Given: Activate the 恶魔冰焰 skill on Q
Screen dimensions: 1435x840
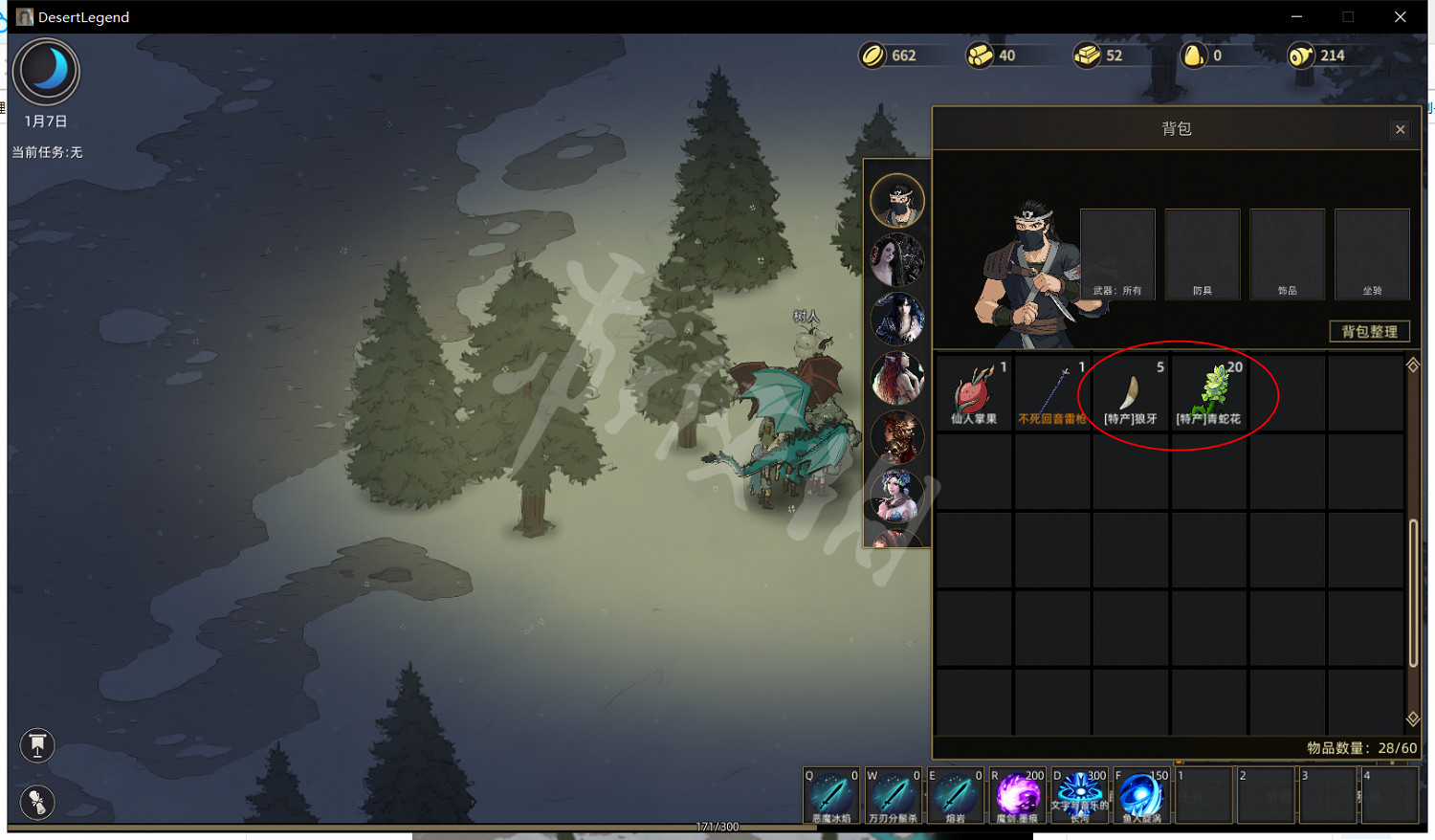Looking at the screenshot, I should pyautogui.click(x=831, y=795).
